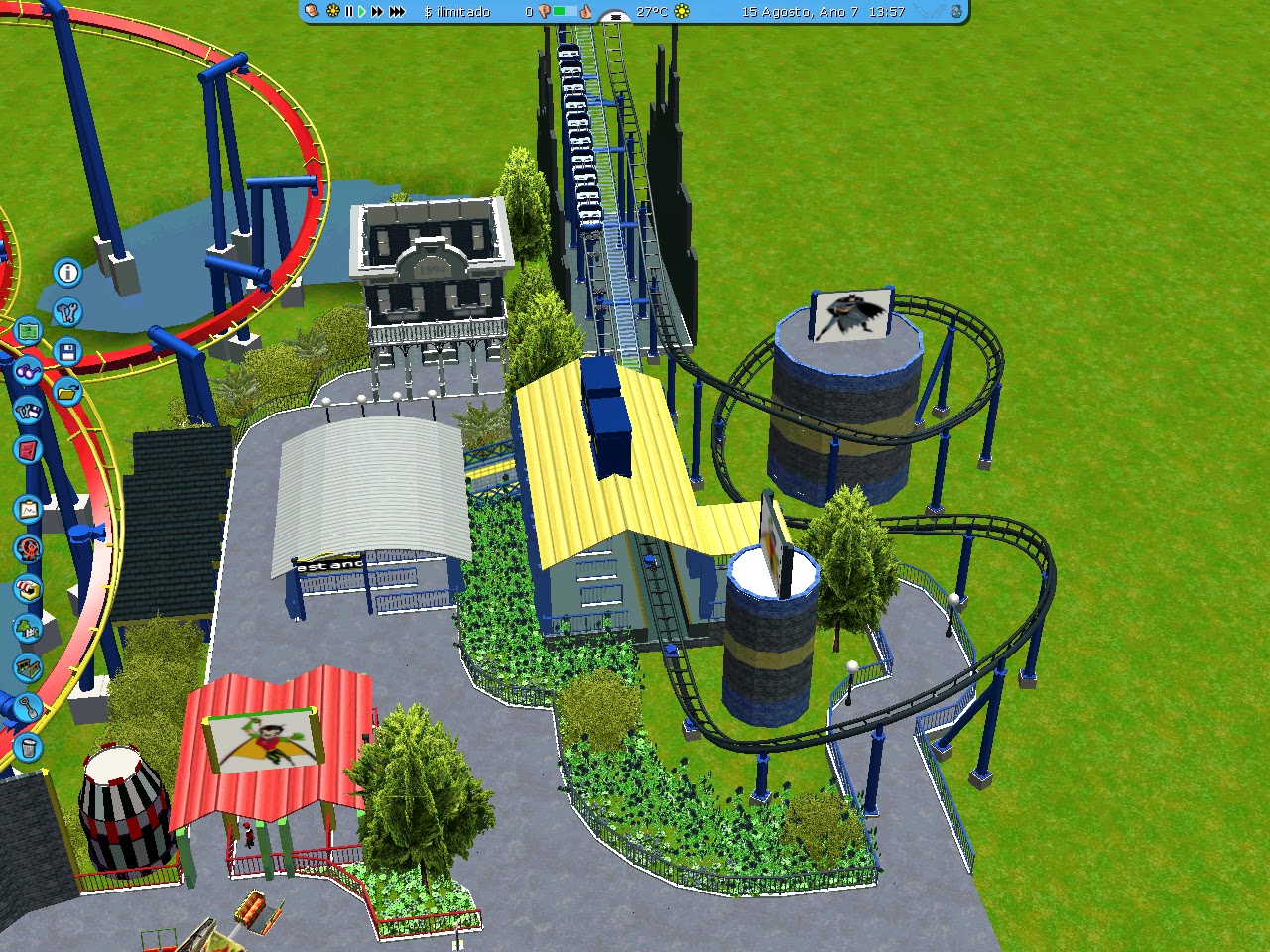Click the green guest happiness bar

[562, 13]
